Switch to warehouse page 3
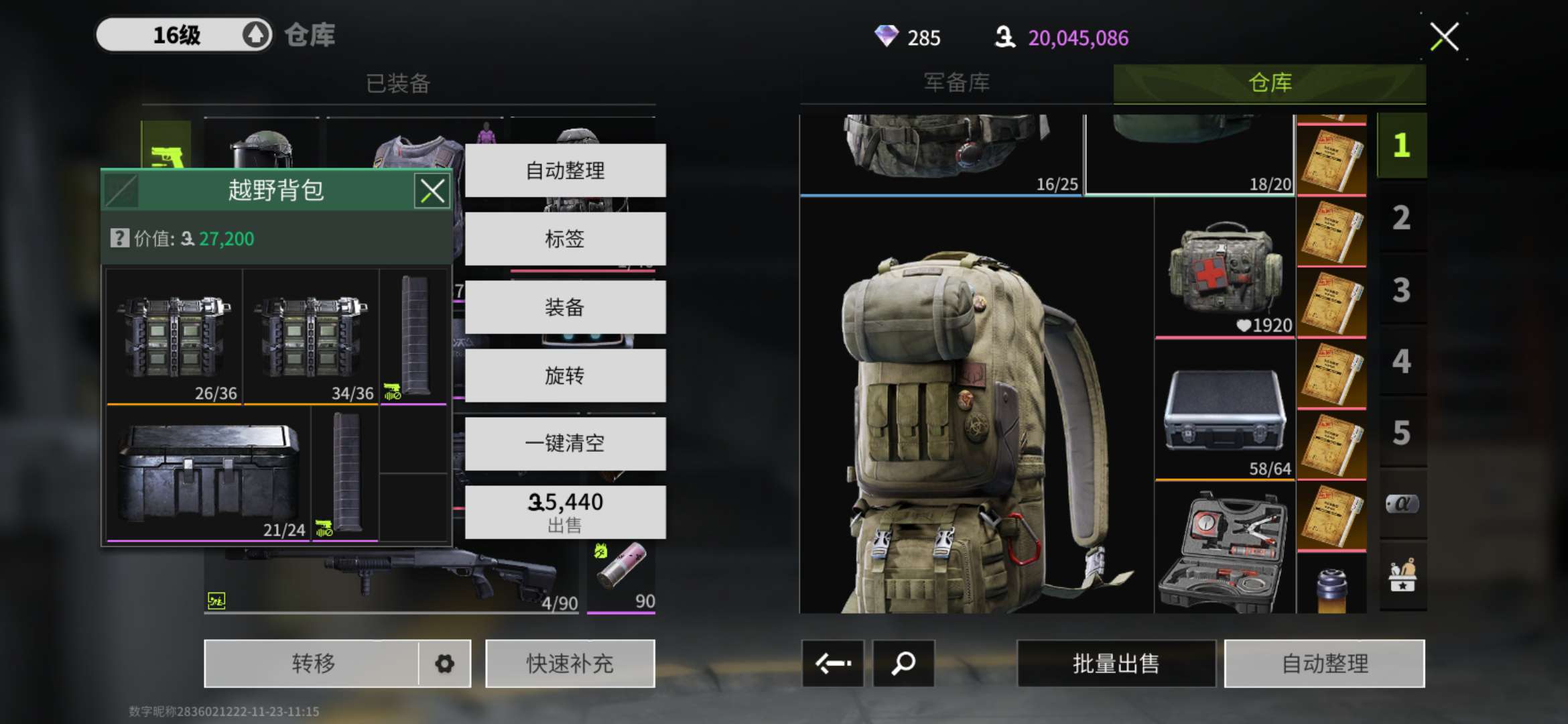The width and height of the screenshot is (1568, 724). 1401,290
